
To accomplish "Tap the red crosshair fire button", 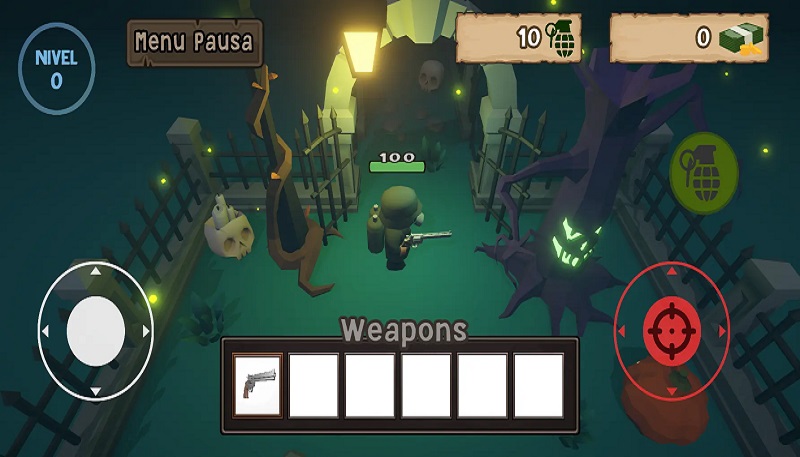I will [671, 331].
